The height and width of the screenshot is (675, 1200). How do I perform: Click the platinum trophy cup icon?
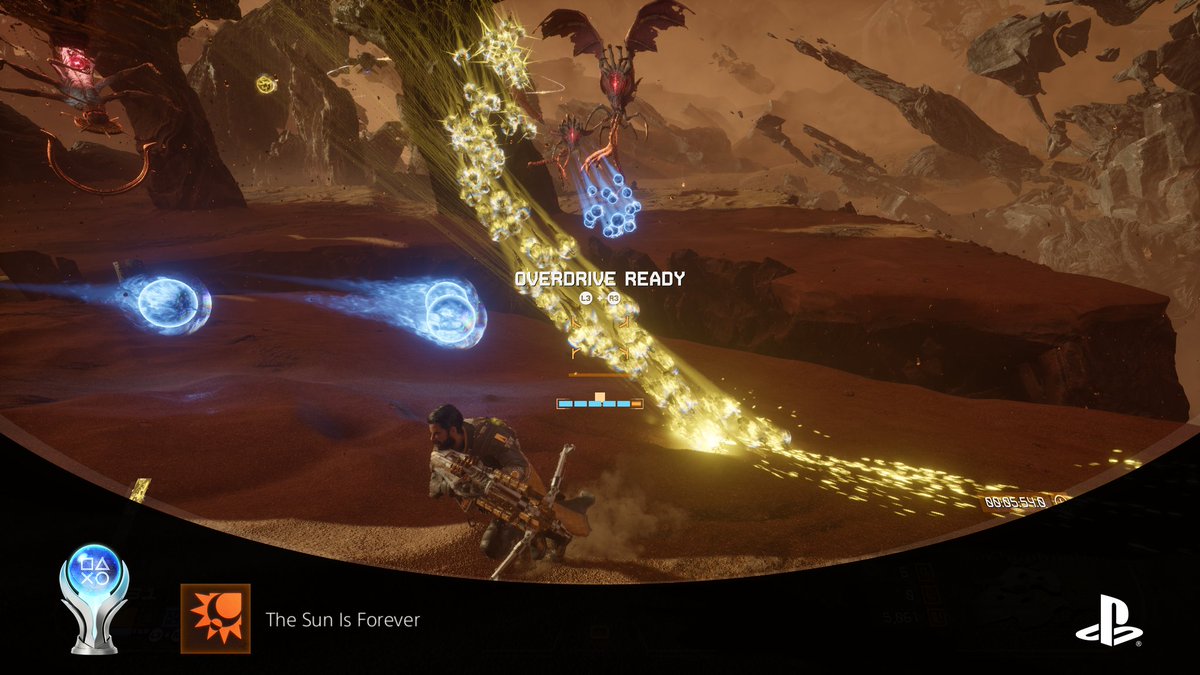click(x=94, y=597)
